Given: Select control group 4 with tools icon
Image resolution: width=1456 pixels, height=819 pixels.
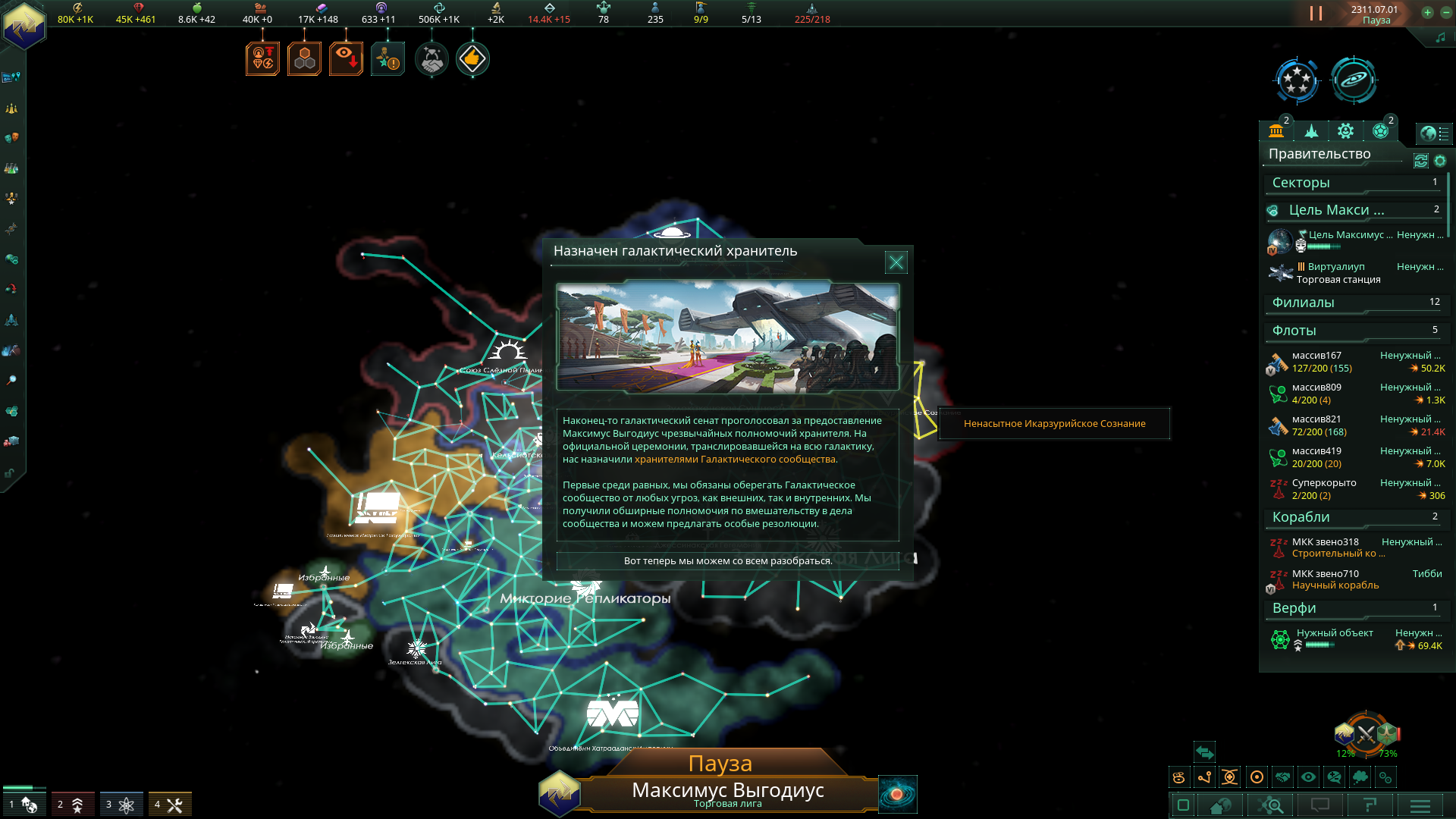Looking at the screenshot, I should coord(169,805).
